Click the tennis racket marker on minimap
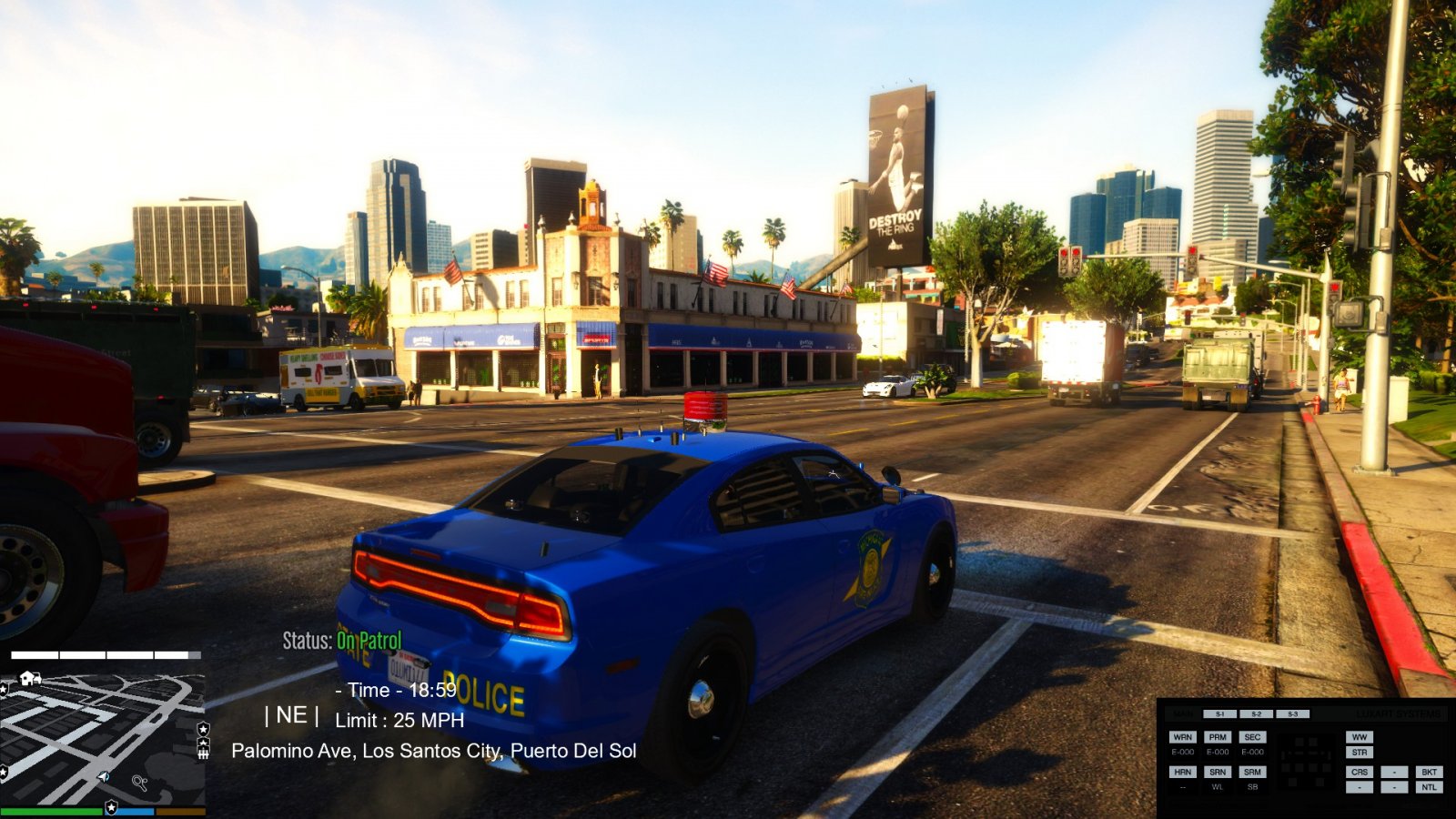Viewport: 1456px width, 819px height. [x=139, y=782]
